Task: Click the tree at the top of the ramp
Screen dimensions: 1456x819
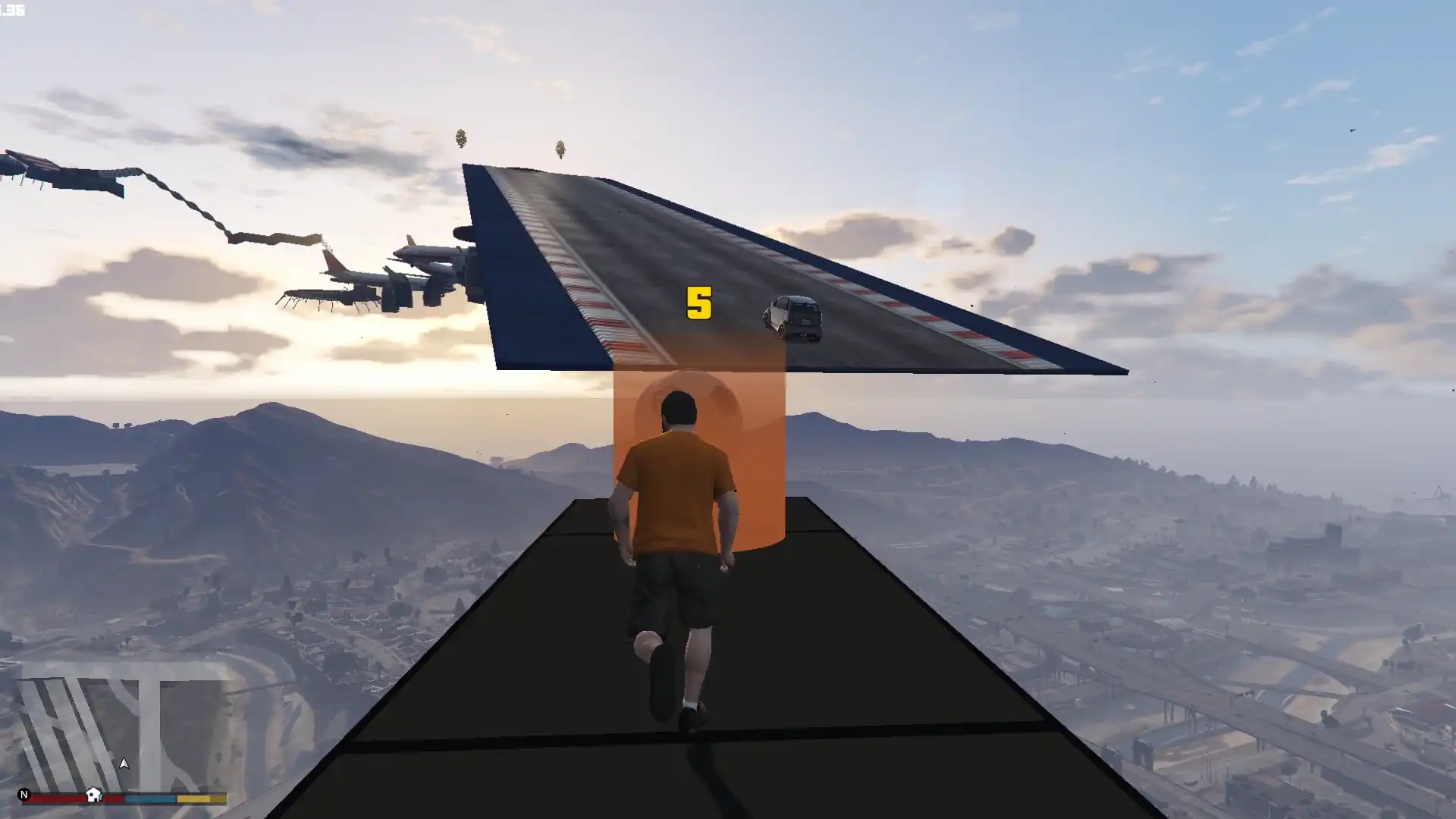Action: (x=460, y=139)
